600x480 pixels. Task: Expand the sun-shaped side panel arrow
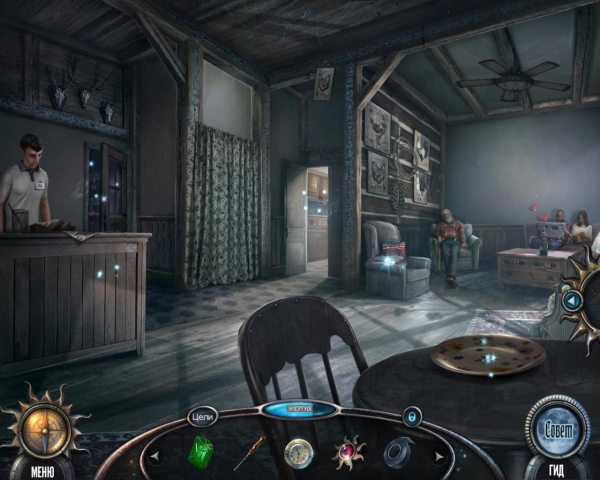pos(572,299)
